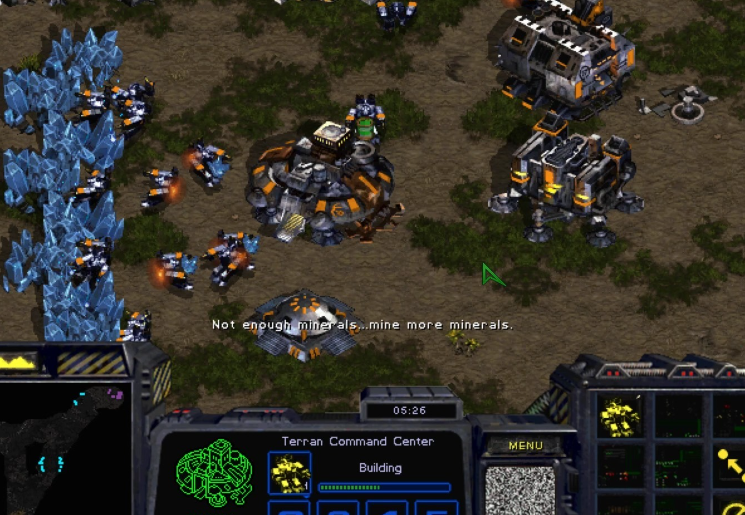Cancel the queued SCV in the build queue

289,473
